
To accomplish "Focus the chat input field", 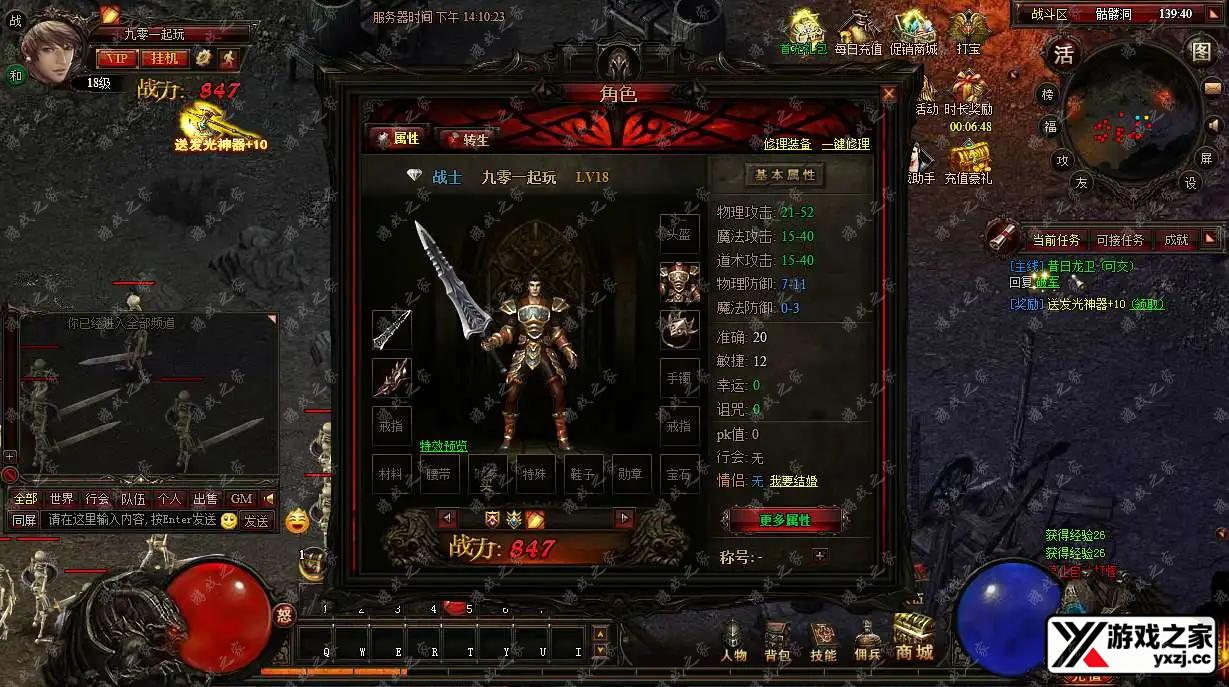I will [x=130, y=520].
